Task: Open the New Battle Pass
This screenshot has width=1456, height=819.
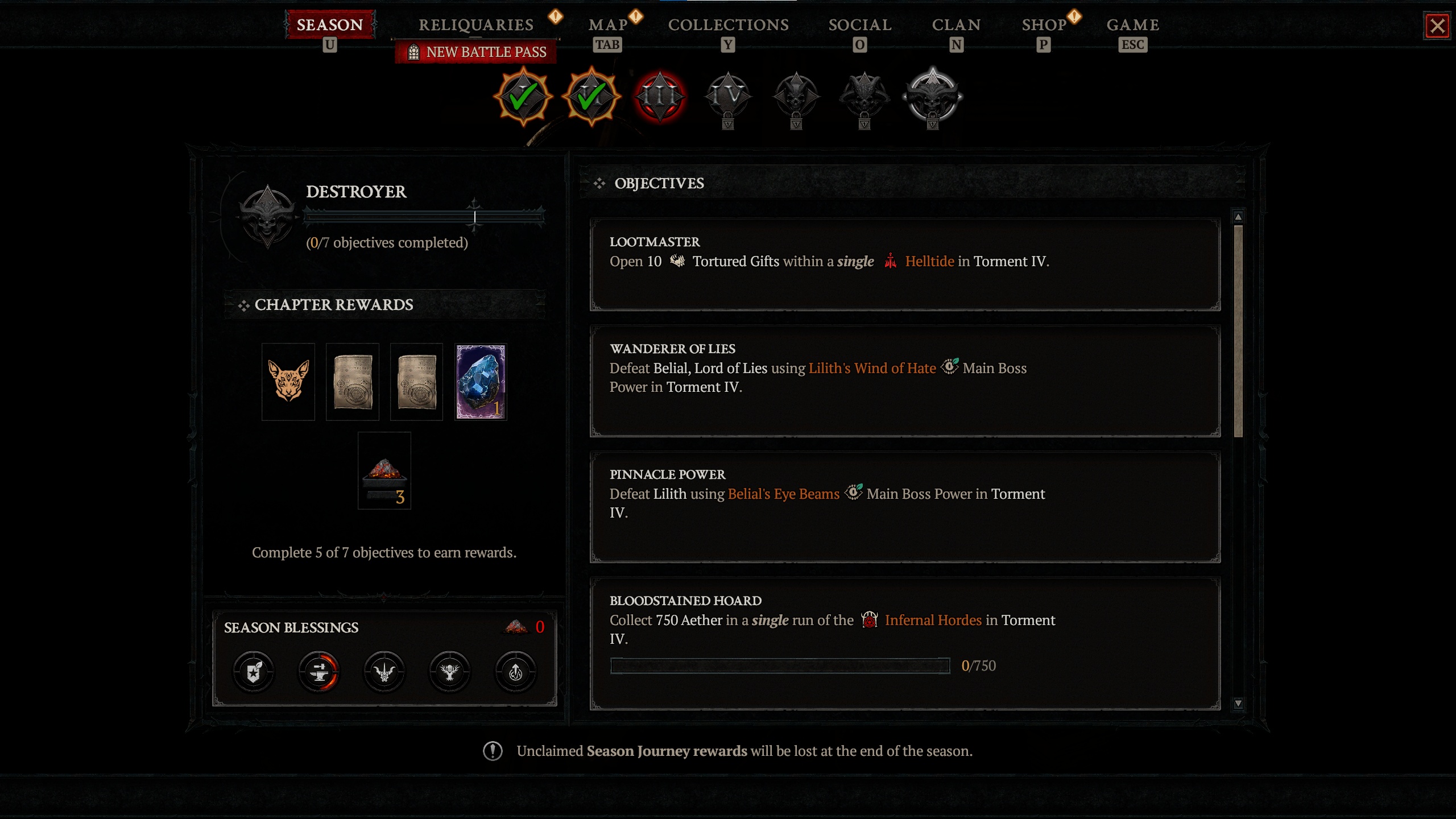Action: [478, 52]
